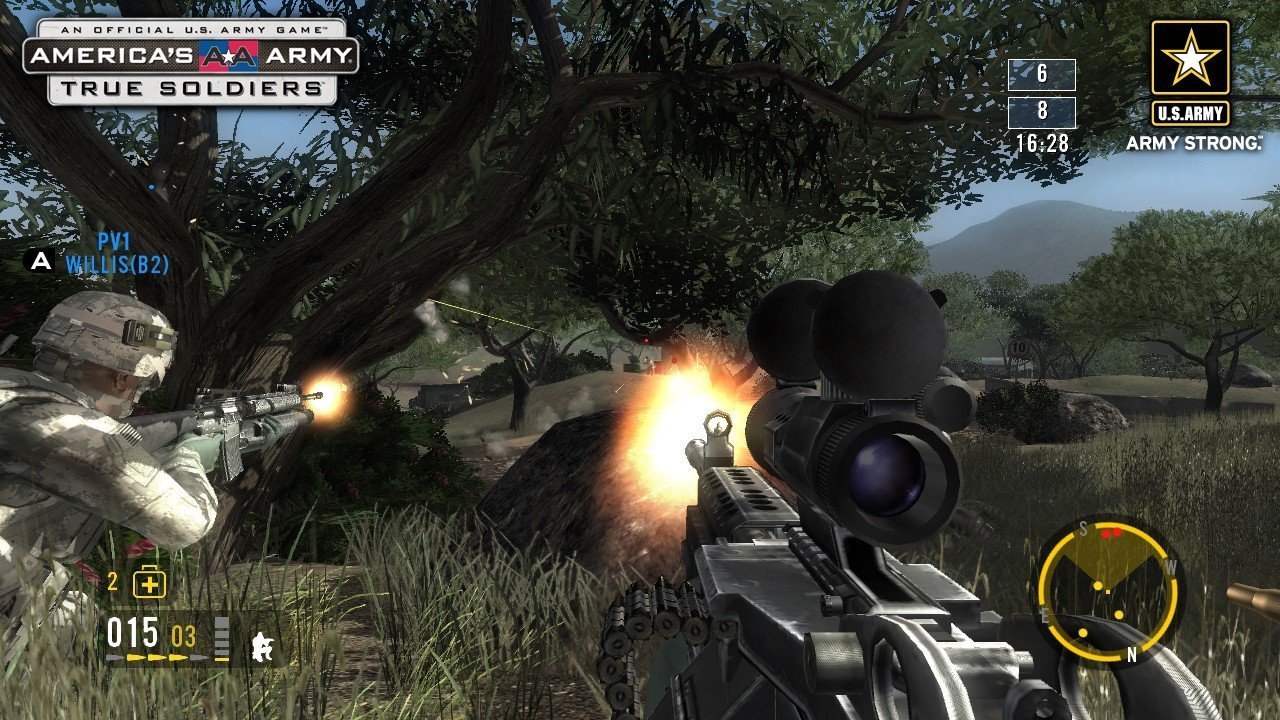
Task: Click the last bullet pip under the ammo count
Action: [199, 657]
